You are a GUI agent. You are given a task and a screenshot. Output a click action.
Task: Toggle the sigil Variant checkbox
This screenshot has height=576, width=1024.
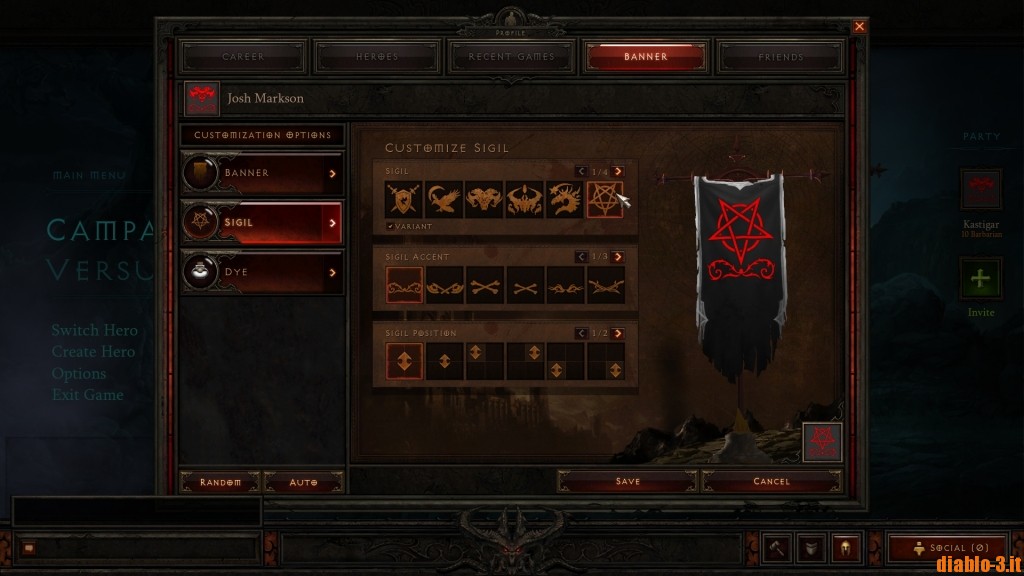click(x=390, y=227)
